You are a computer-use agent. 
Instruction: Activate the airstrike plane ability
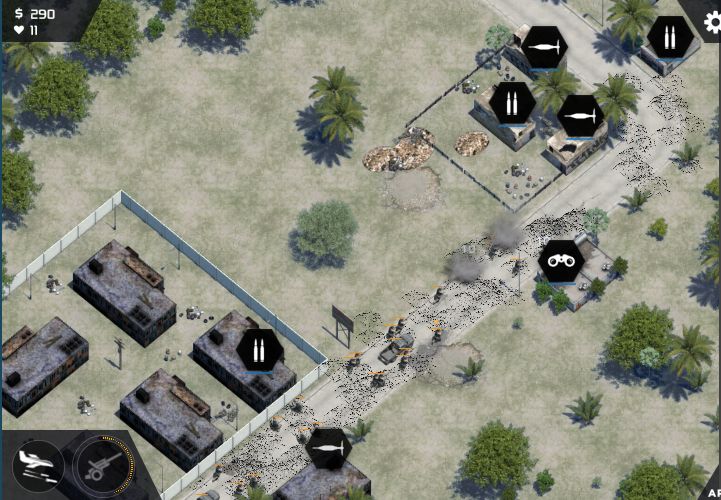[38, 465]
